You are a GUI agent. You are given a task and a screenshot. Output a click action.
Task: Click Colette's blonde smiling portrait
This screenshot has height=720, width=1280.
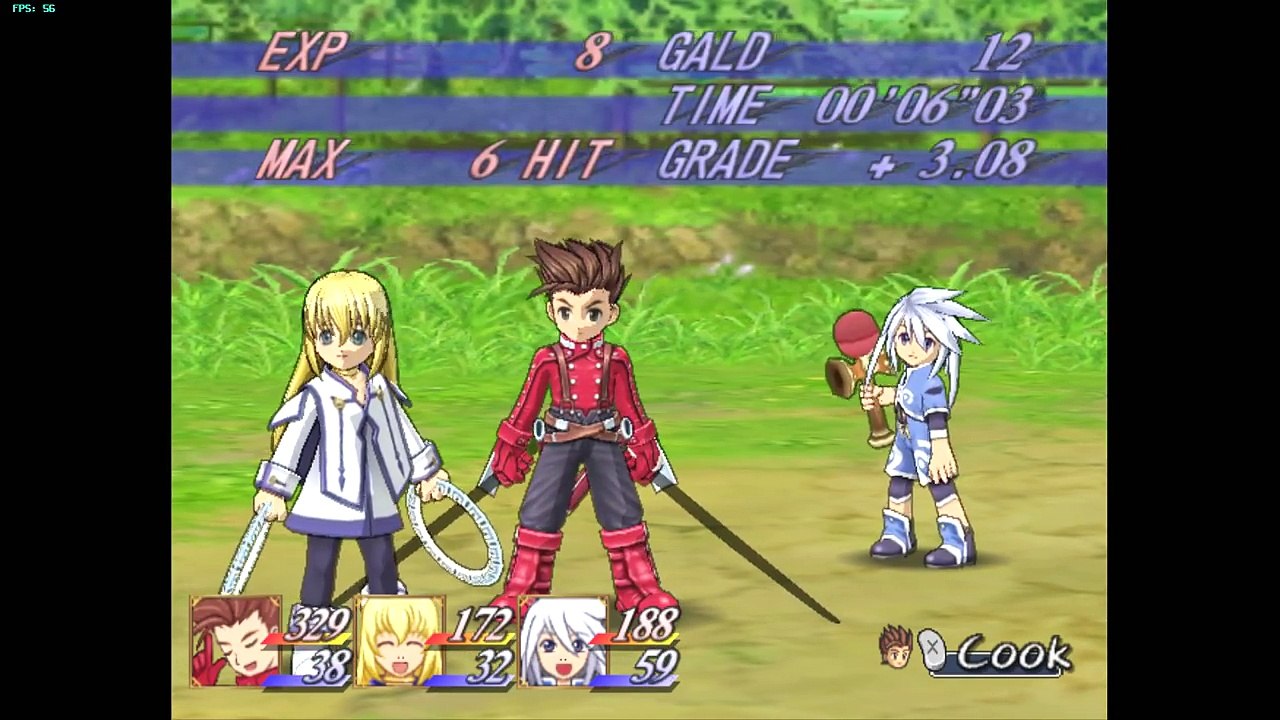399,641
